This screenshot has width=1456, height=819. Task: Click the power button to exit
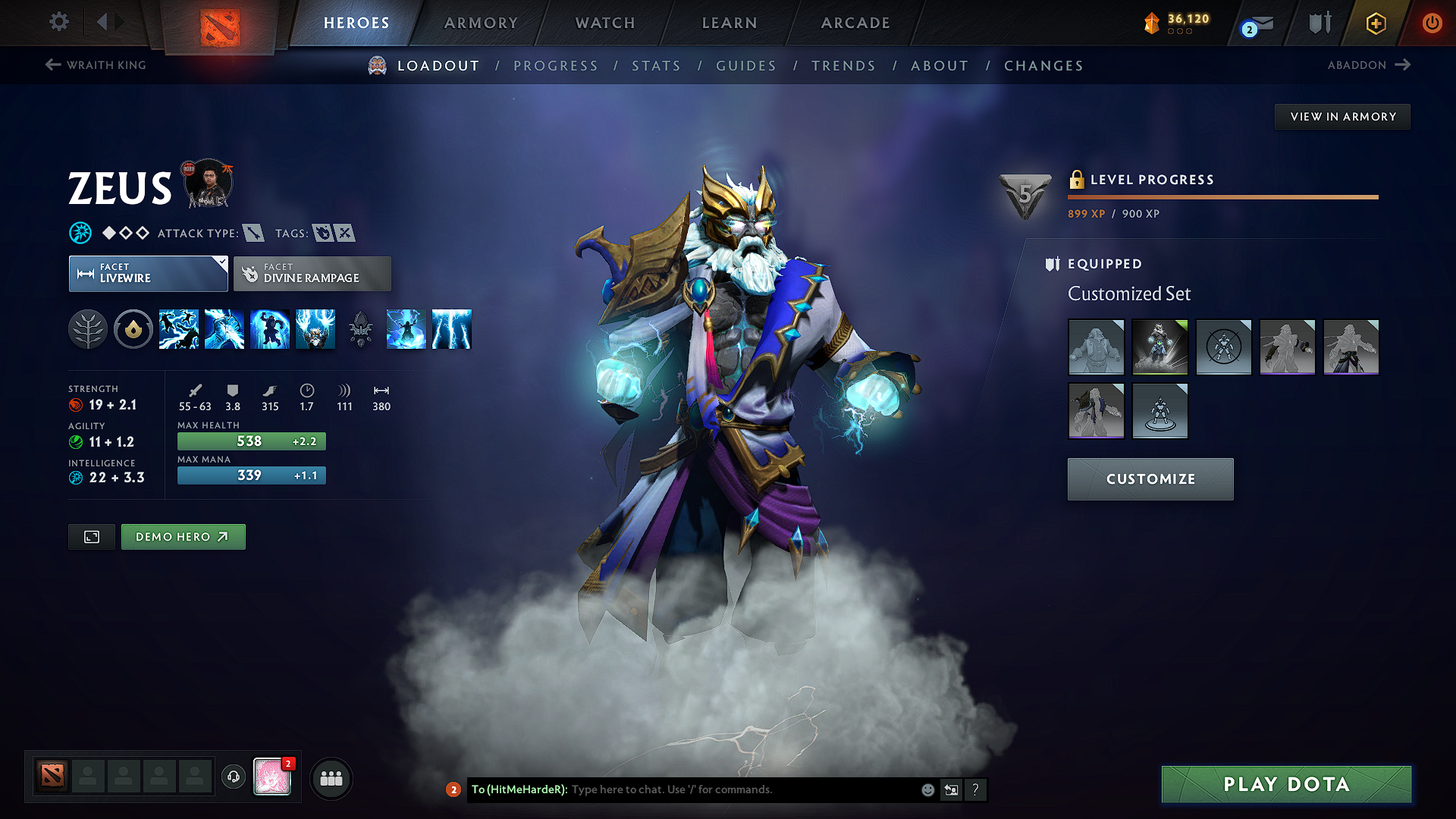point(1432,23)
